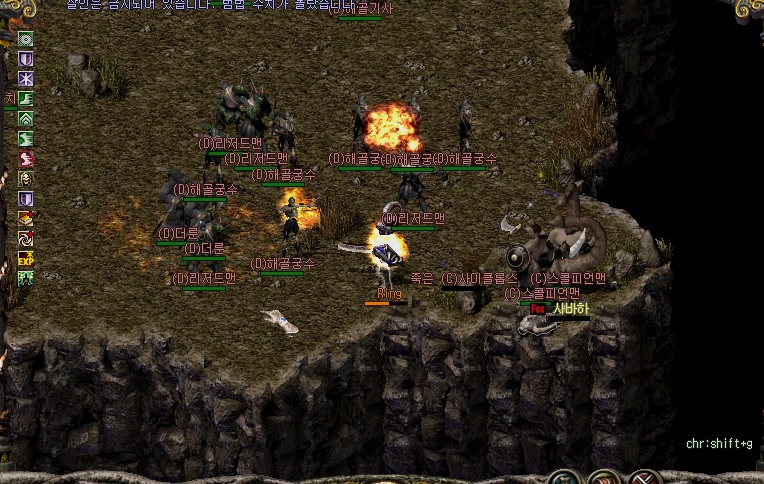Click the spellbook with red star icon
This screenshot has width=764, height=484.
click(26, 218)
